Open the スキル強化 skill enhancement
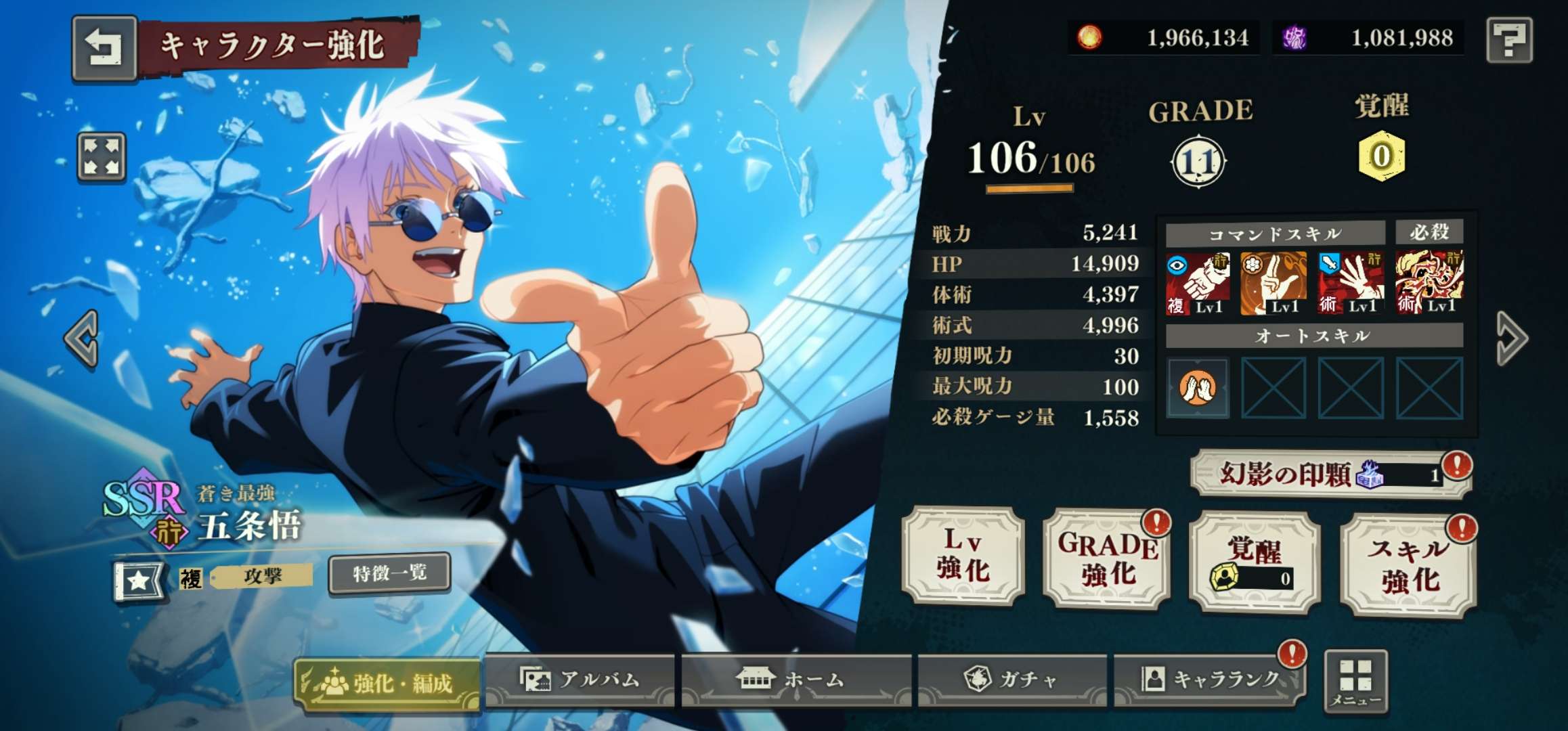This screenshot has width=1568, height=731. (1408, 566)
